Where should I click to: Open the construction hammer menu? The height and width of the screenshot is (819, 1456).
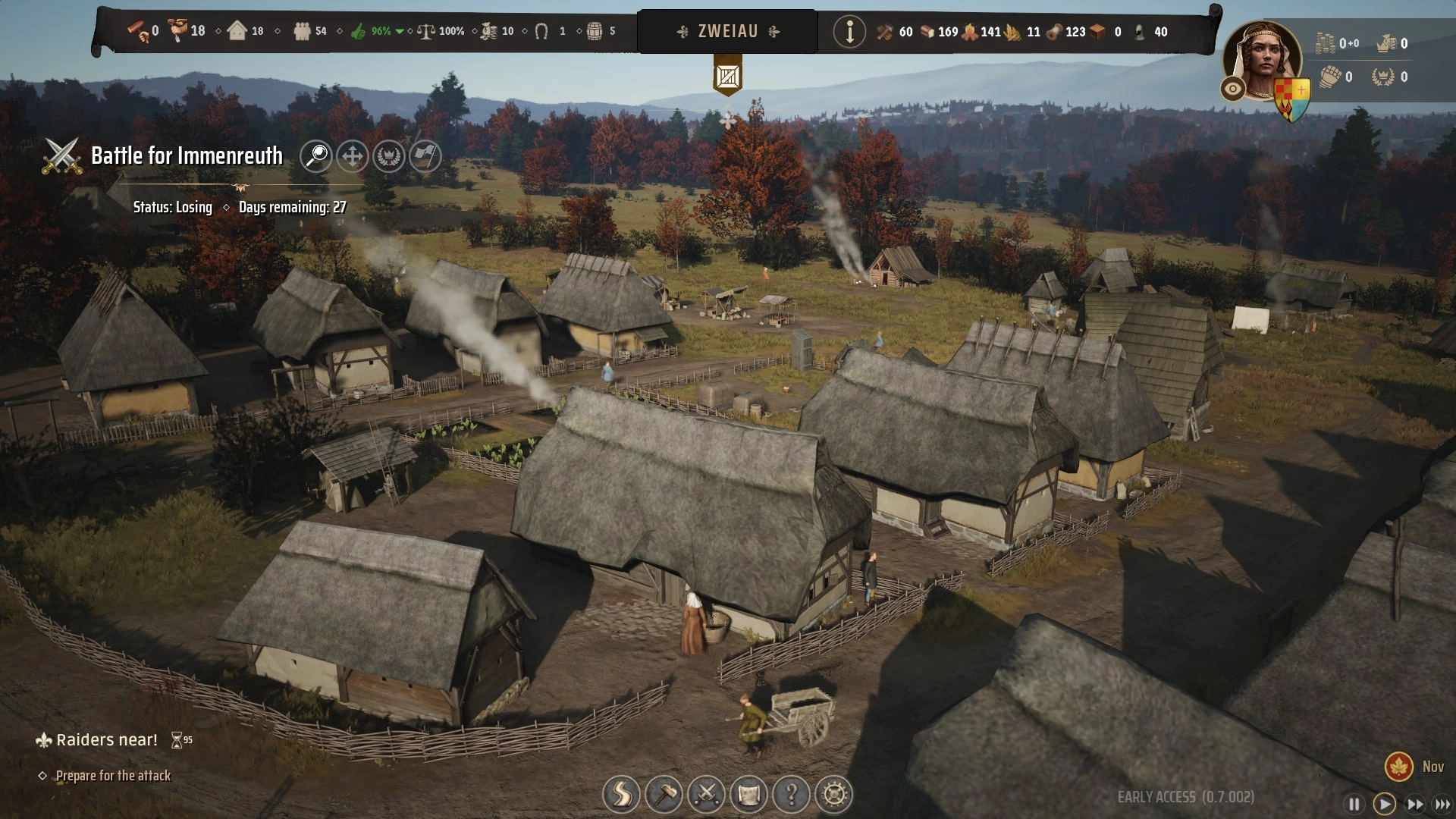(x=664, y=794)
